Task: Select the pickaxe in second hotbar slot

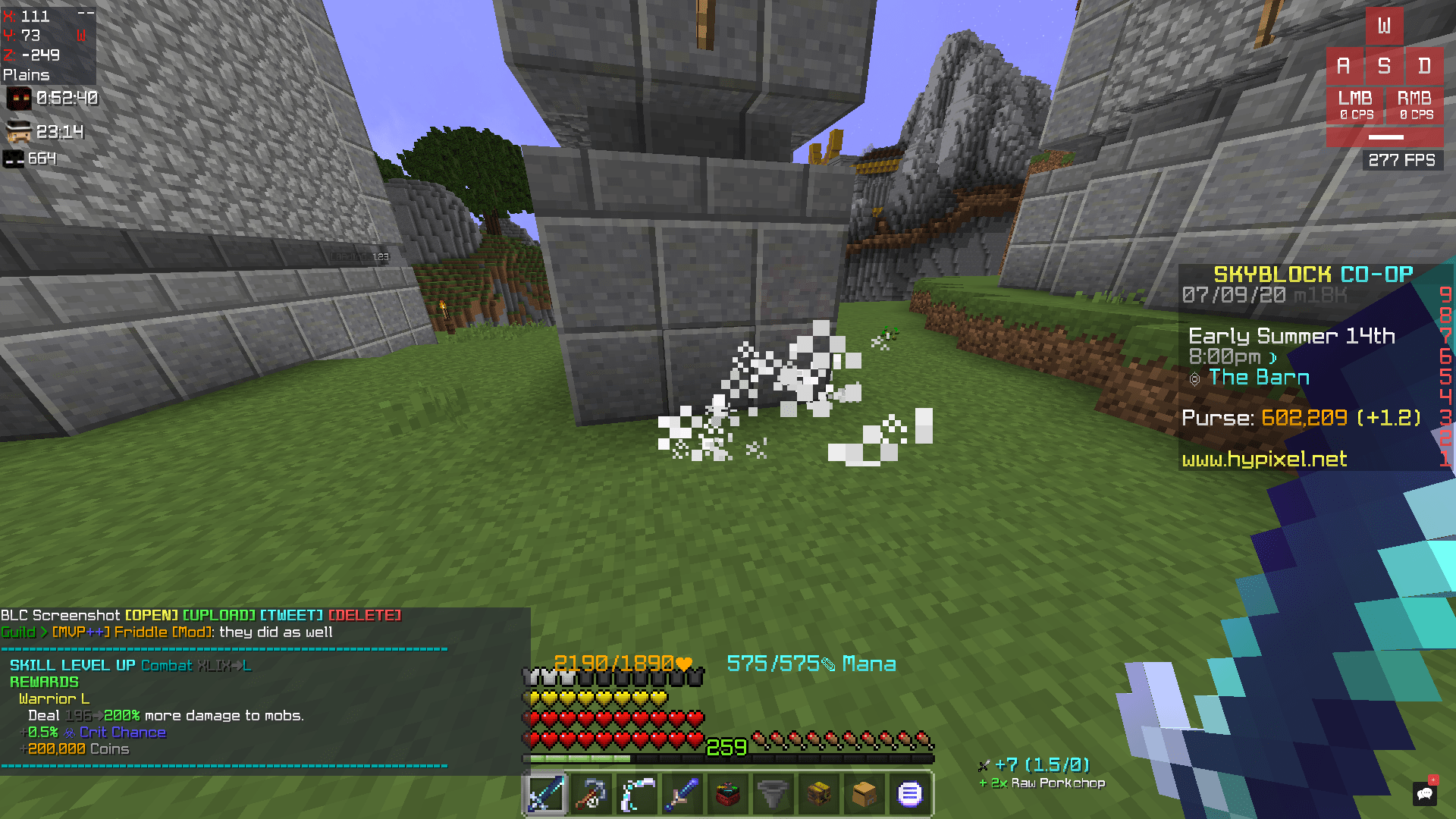Action: click(x=591, y=793)
